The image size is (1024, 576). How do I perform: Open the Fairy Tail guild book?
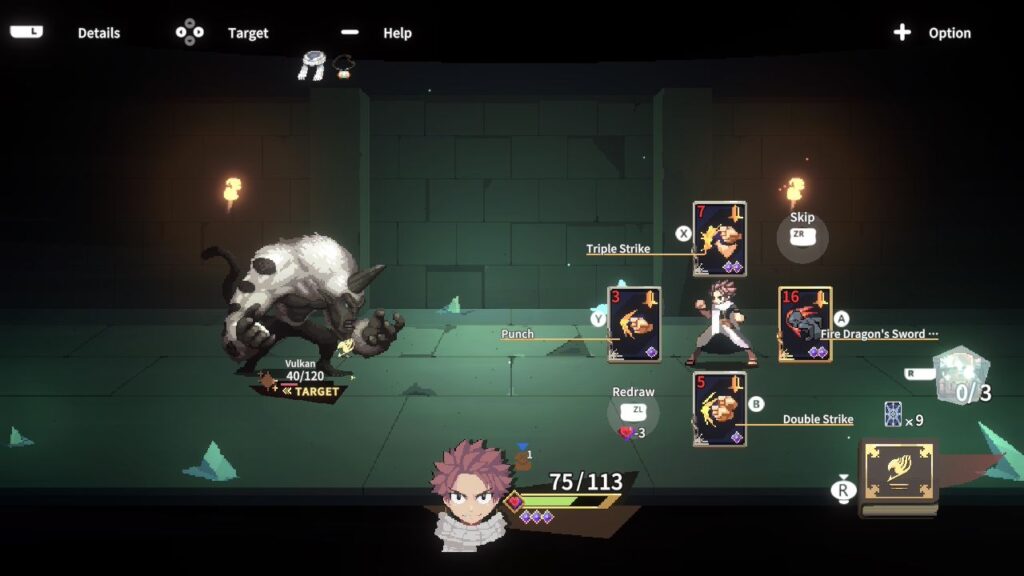click(x=898, y=477)
